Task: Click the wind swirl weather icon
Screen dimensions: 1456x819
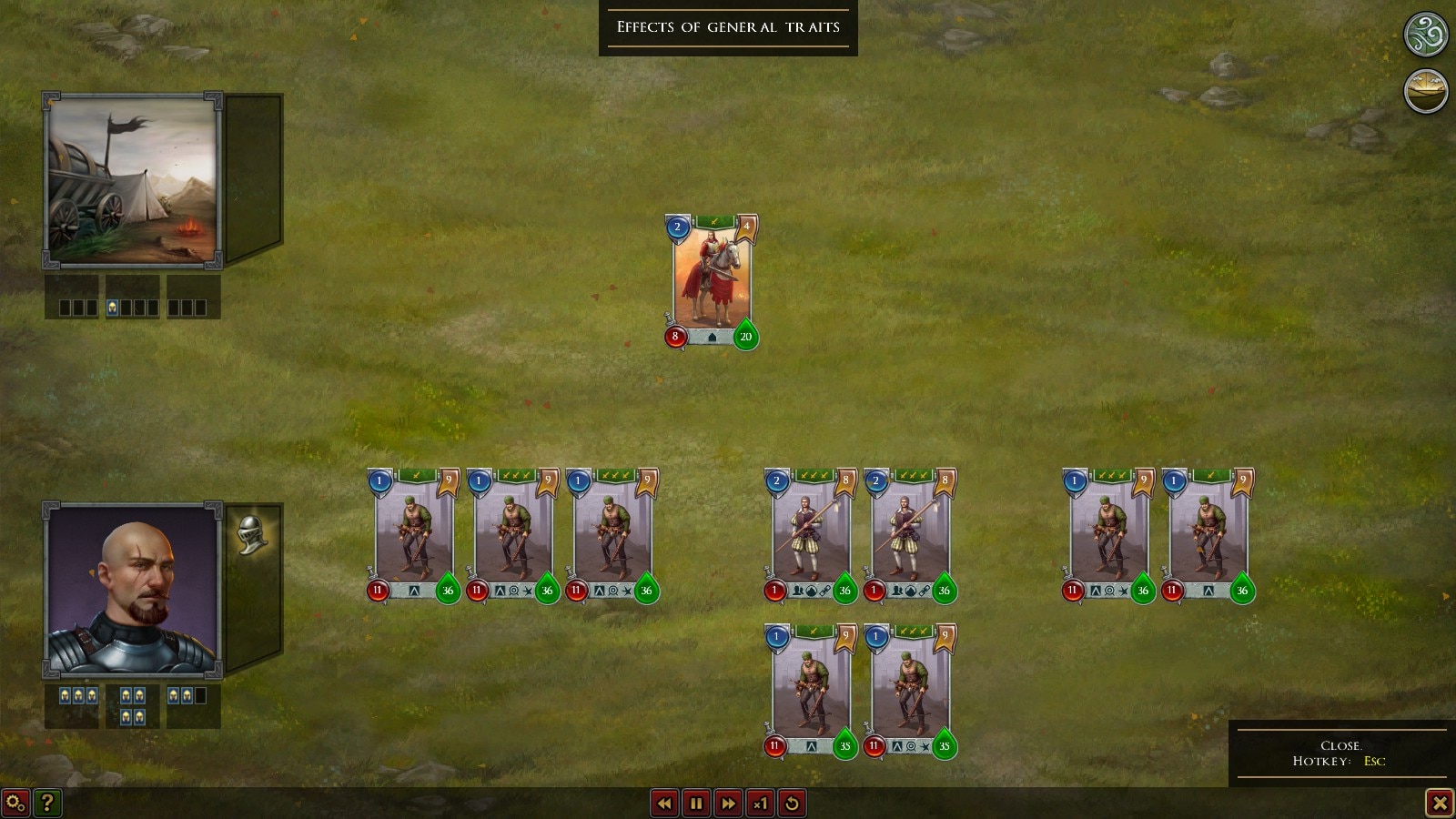Action: pyautogui.click(x=1426, y=35)
